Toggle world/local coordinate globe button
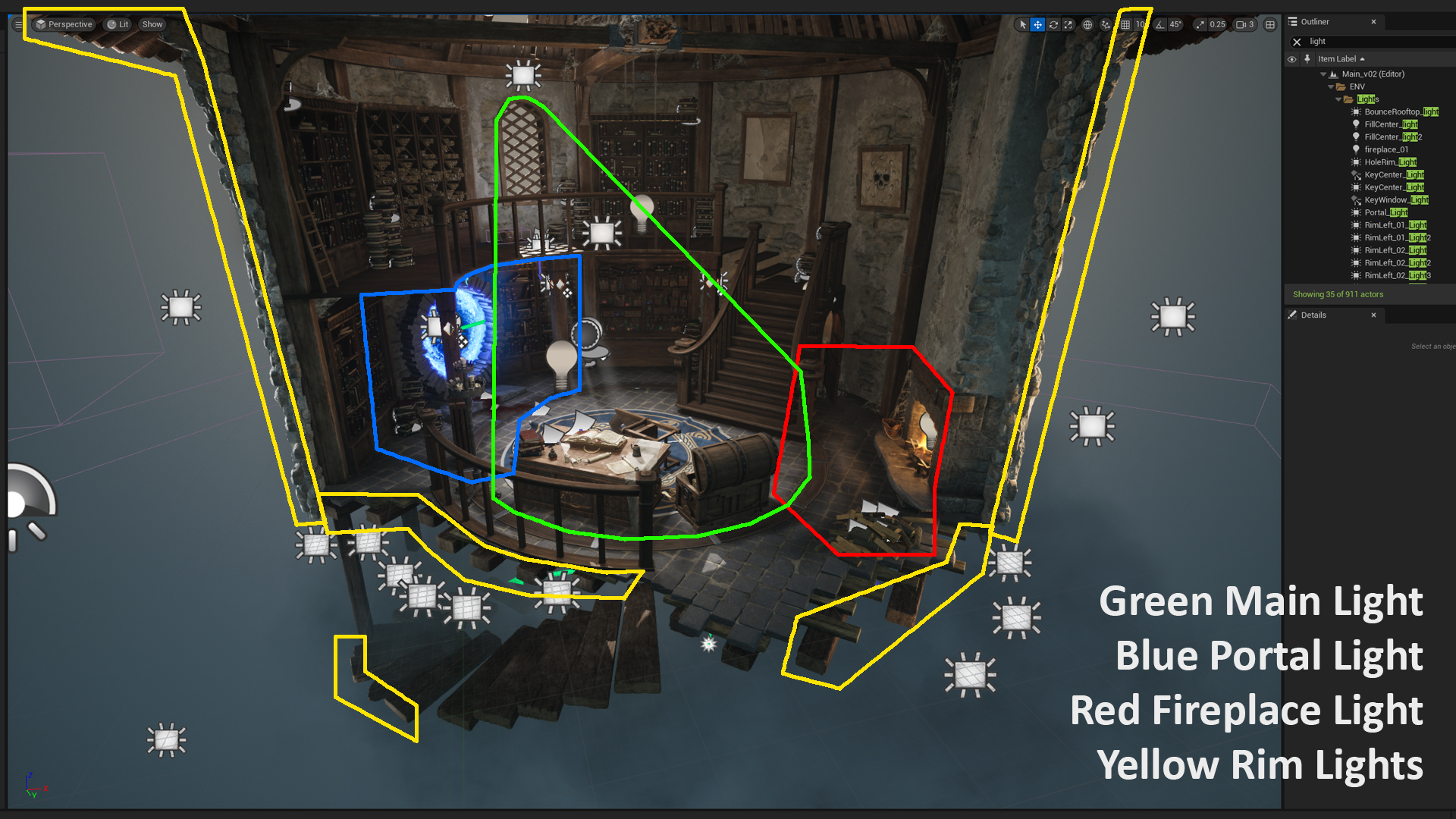Image resolution: width=1456 pixels, height=819 pixels. pos(1087,24)
